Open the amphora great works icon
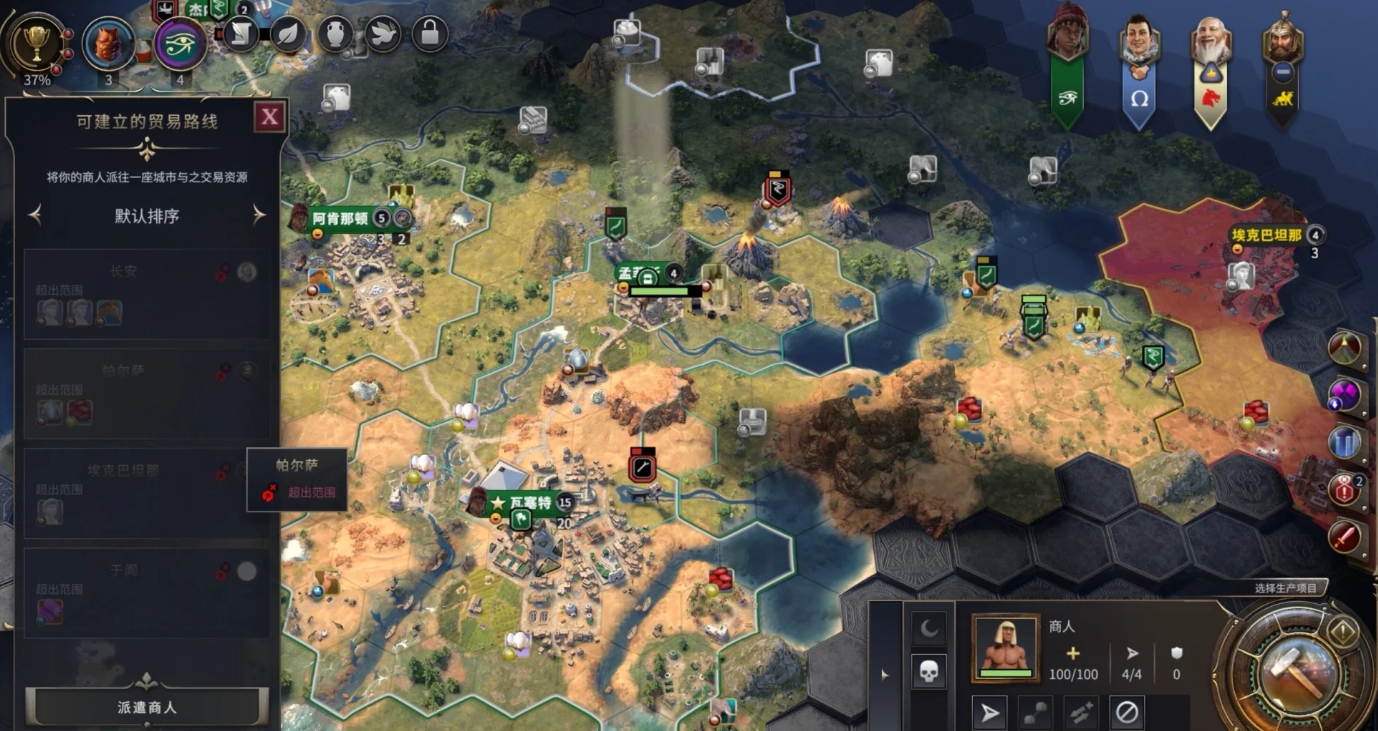Image resolution: width=1378 pixels, height=731 pixels. (x=335, y=35)
